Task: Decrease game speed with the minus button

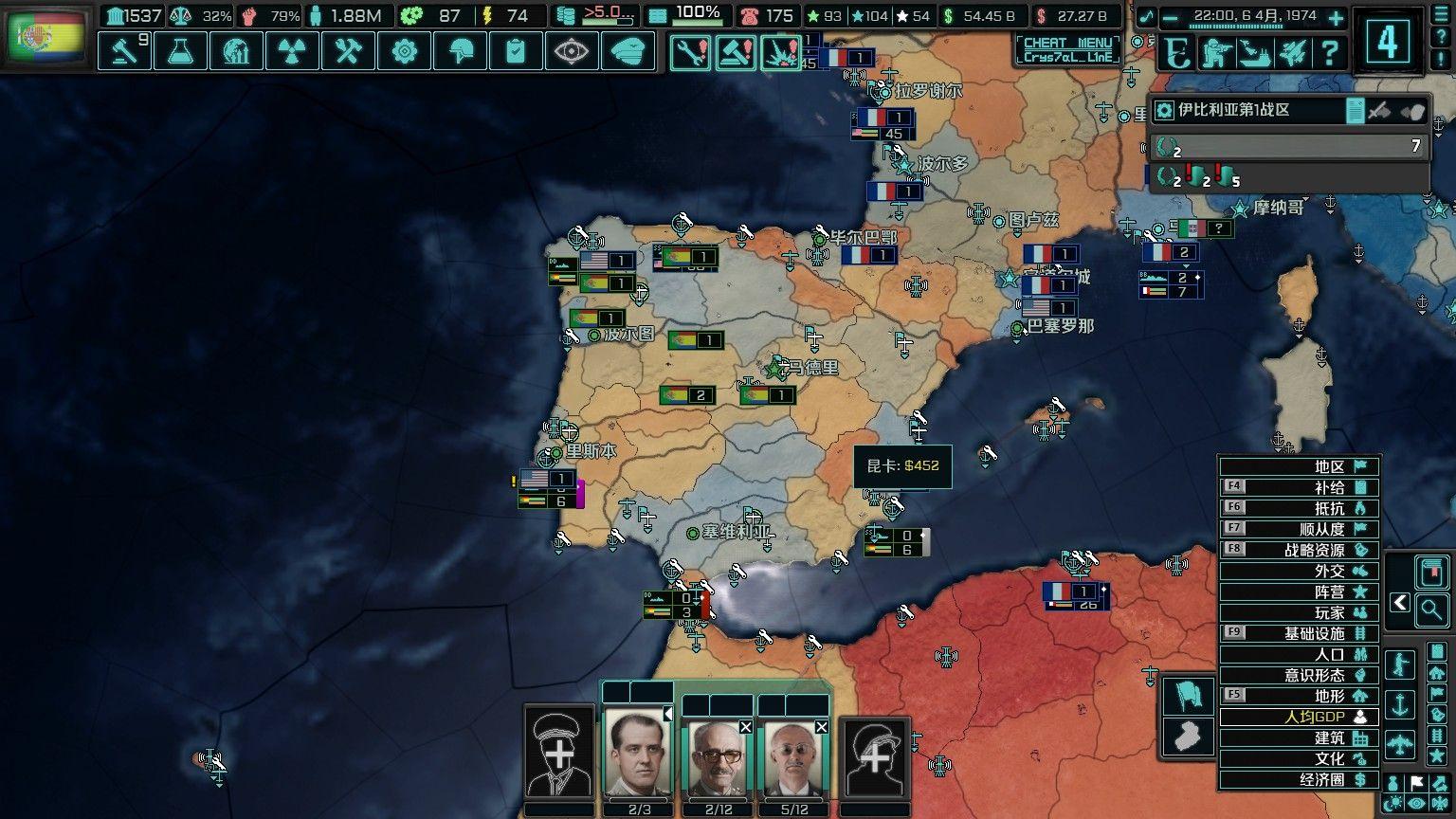Action: tap(1170, 17)
